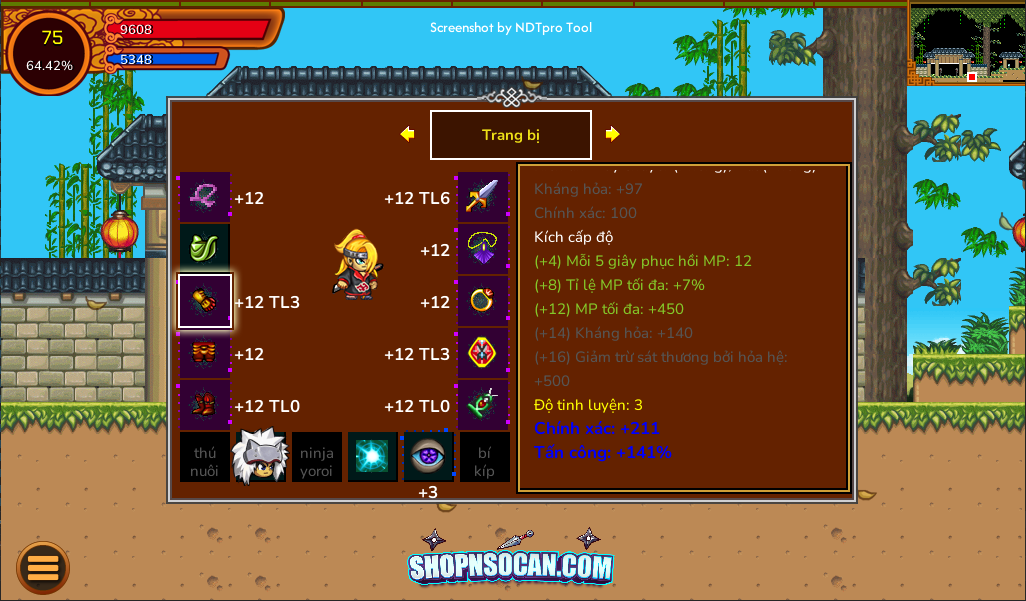1026x601 pixels.
Task: Select the Trang bị tab header
Action: pyautogui.click(x=510, y=135)
